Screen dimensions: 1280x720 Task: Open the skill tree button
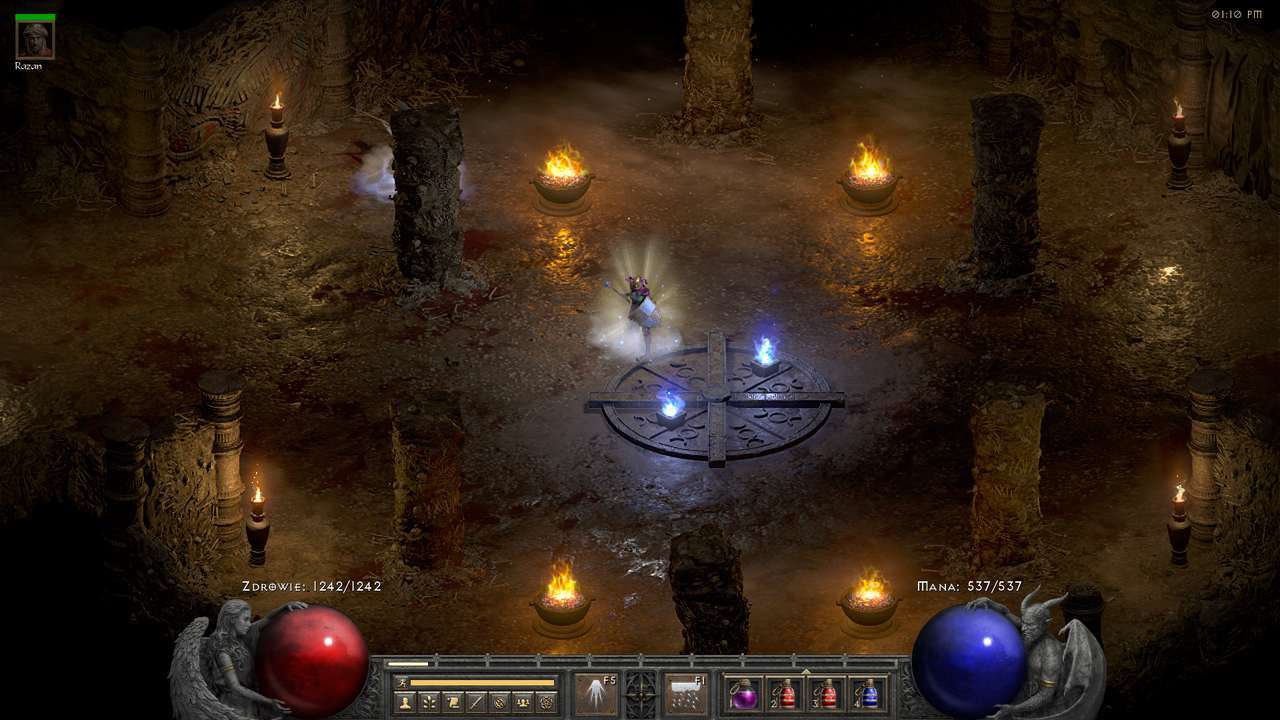click(429, 702)
